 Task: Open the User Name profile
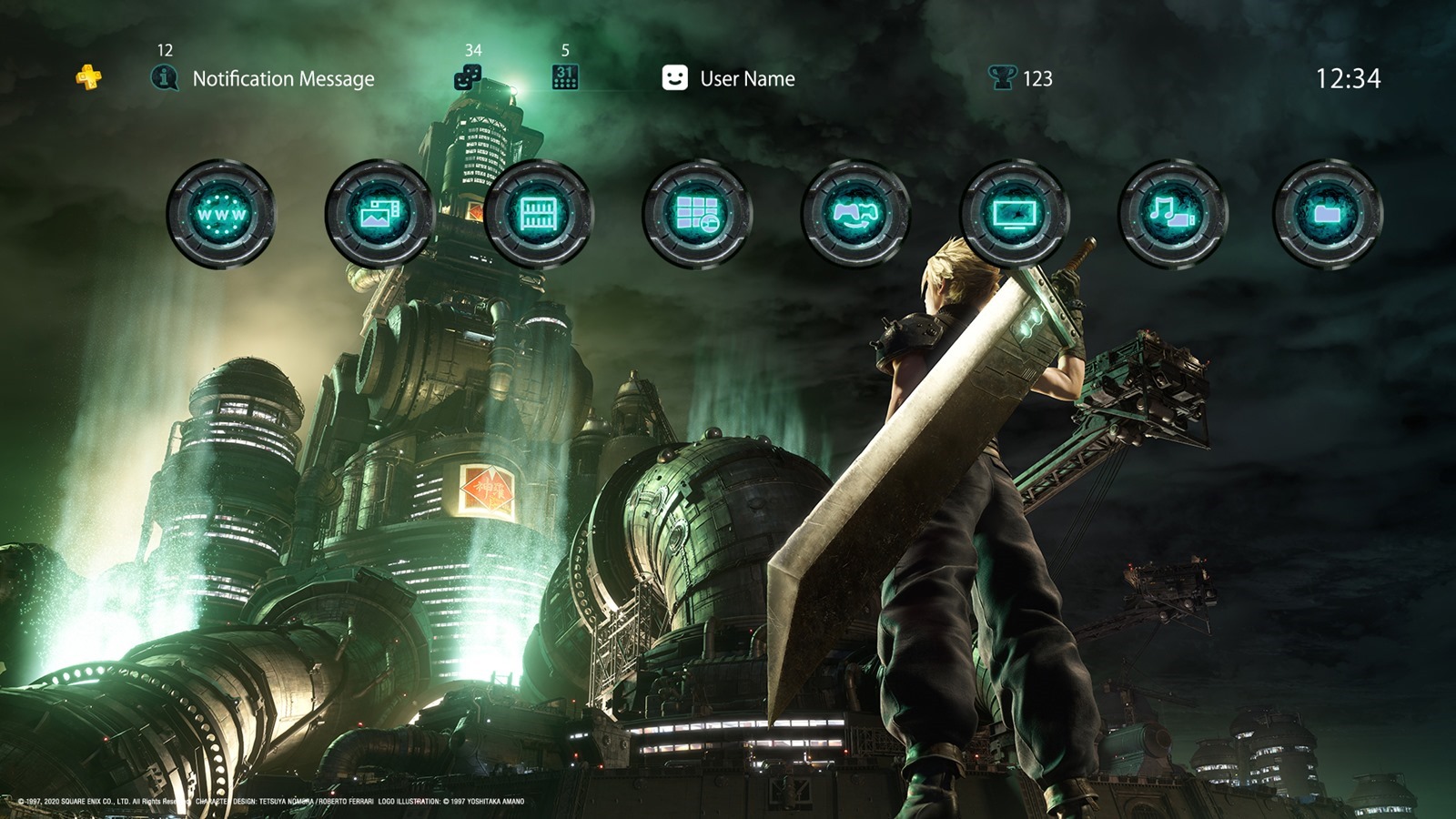click(x=729, y=79)
